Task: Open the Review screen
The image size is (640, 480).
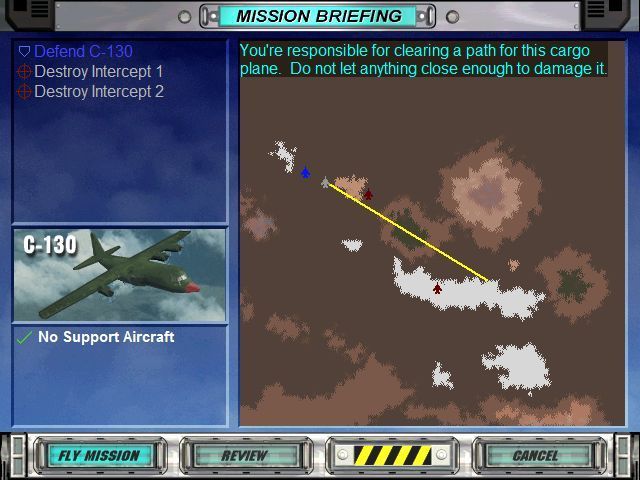Action: 244,455
